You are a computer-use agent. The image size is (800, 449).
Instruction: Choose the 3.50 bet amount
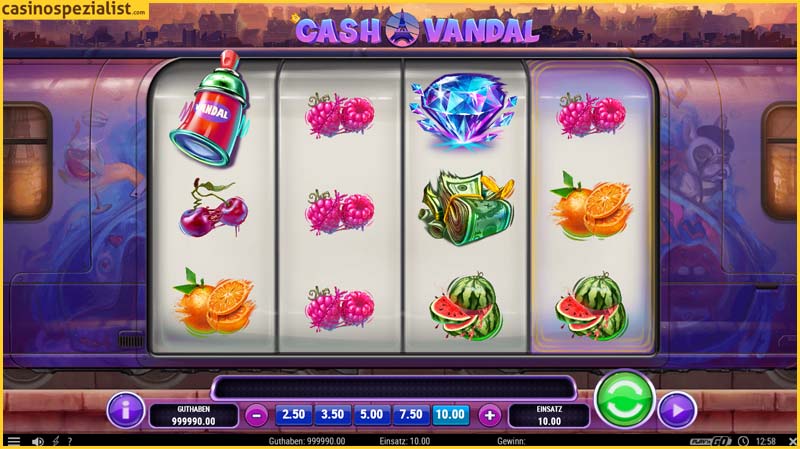click(332, 414)
